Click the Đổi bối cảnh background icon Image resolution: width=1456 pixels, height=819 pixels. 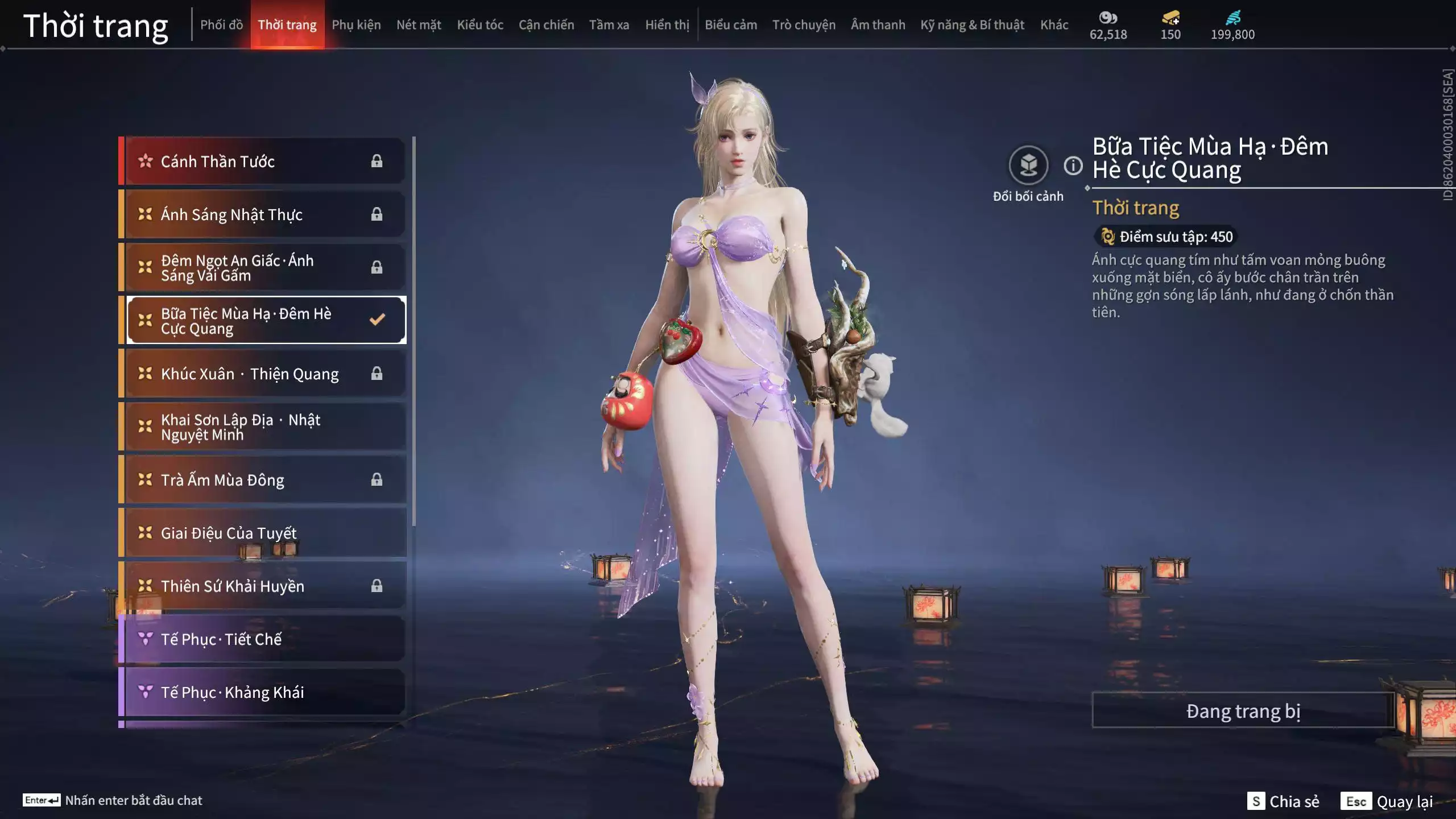1028,166
